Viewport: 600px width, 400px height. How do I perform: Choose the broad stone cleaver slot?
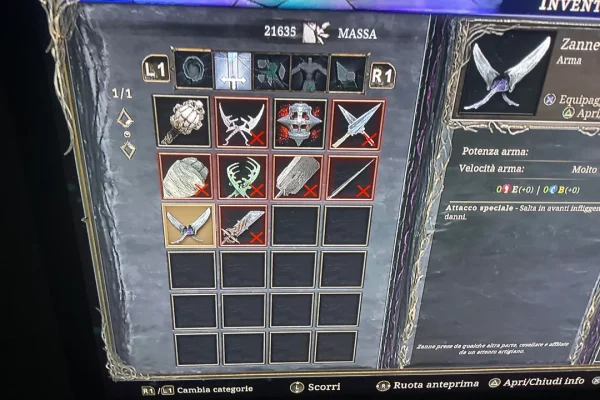point(298,177)
